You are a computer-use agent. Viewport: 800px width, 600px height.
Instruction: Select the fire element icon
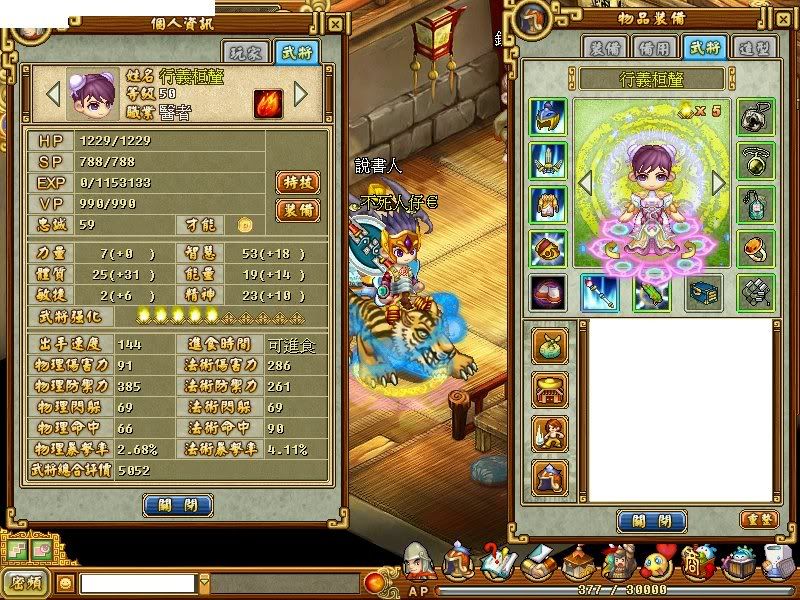tap(267, 101)
